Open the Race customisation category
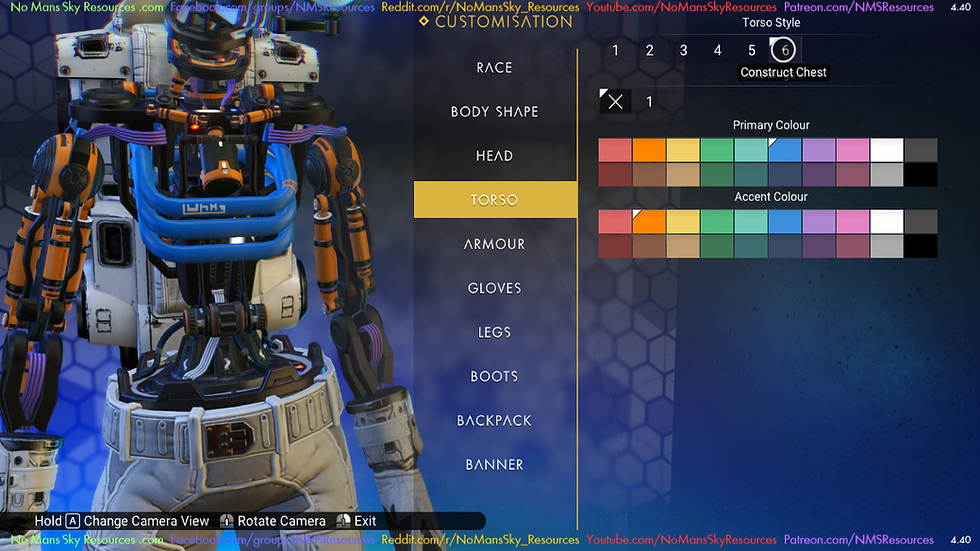This screenshot has height=551, width=980. coord(494,68)
